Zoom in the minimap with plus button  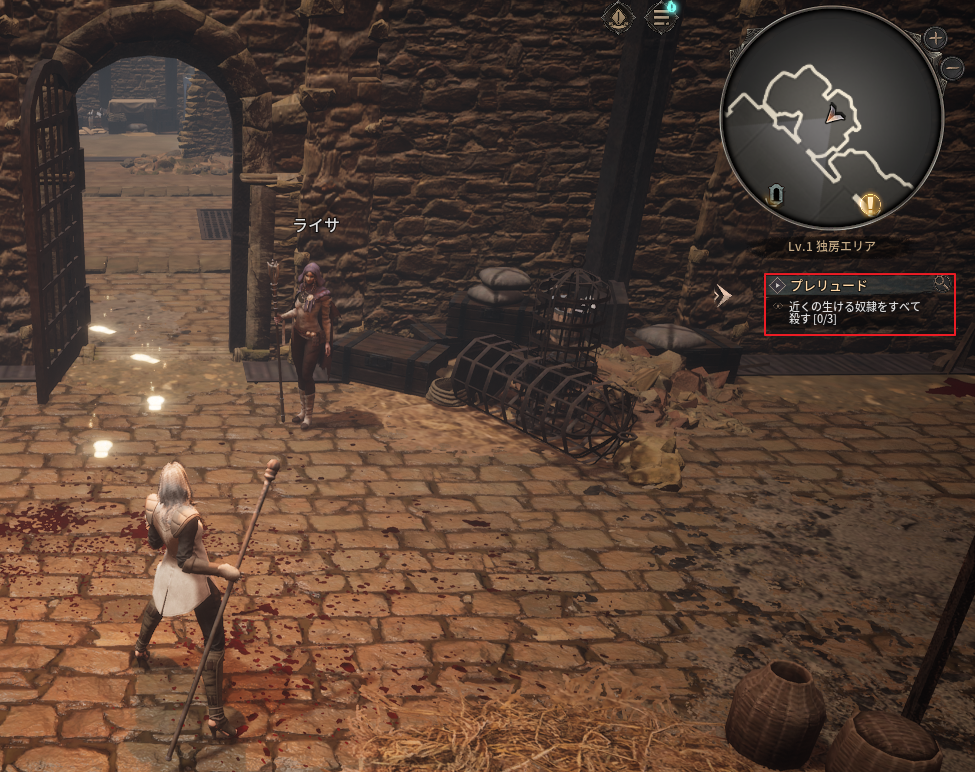tap(936, 39)
